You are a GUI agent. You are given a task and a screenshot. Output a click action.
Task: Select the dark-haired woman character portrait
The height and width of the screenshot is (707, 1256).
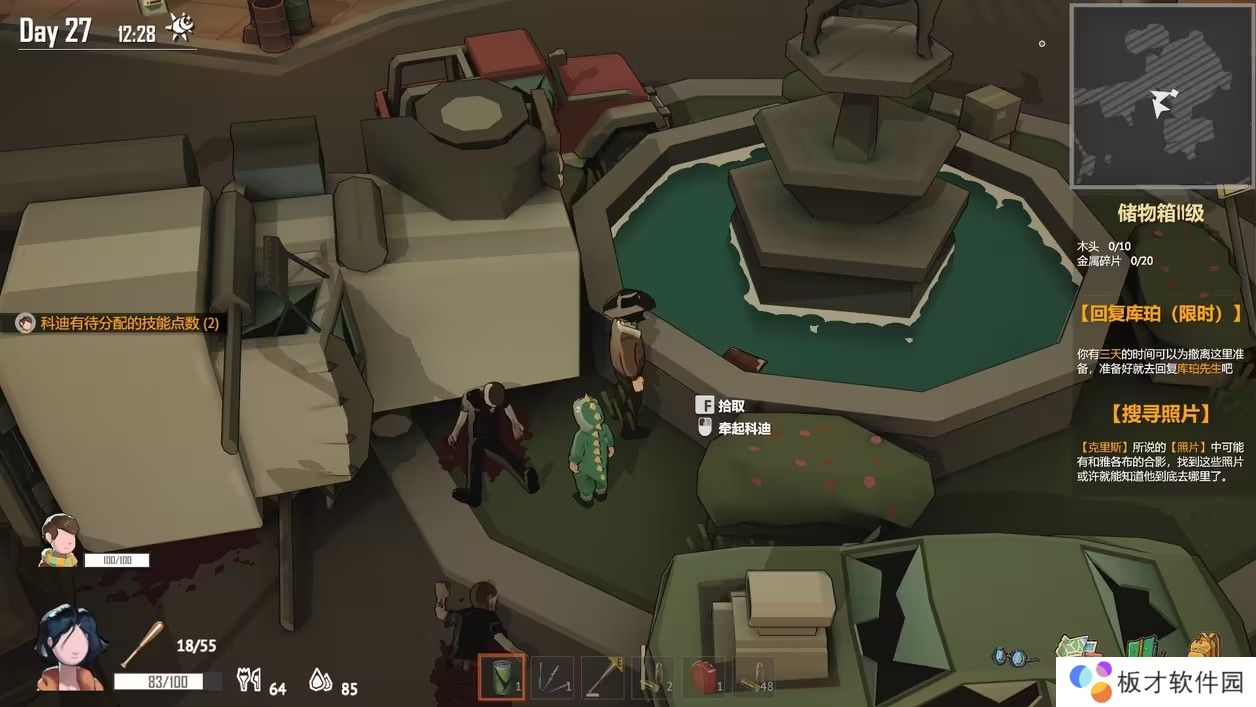[x=69, y=652]
